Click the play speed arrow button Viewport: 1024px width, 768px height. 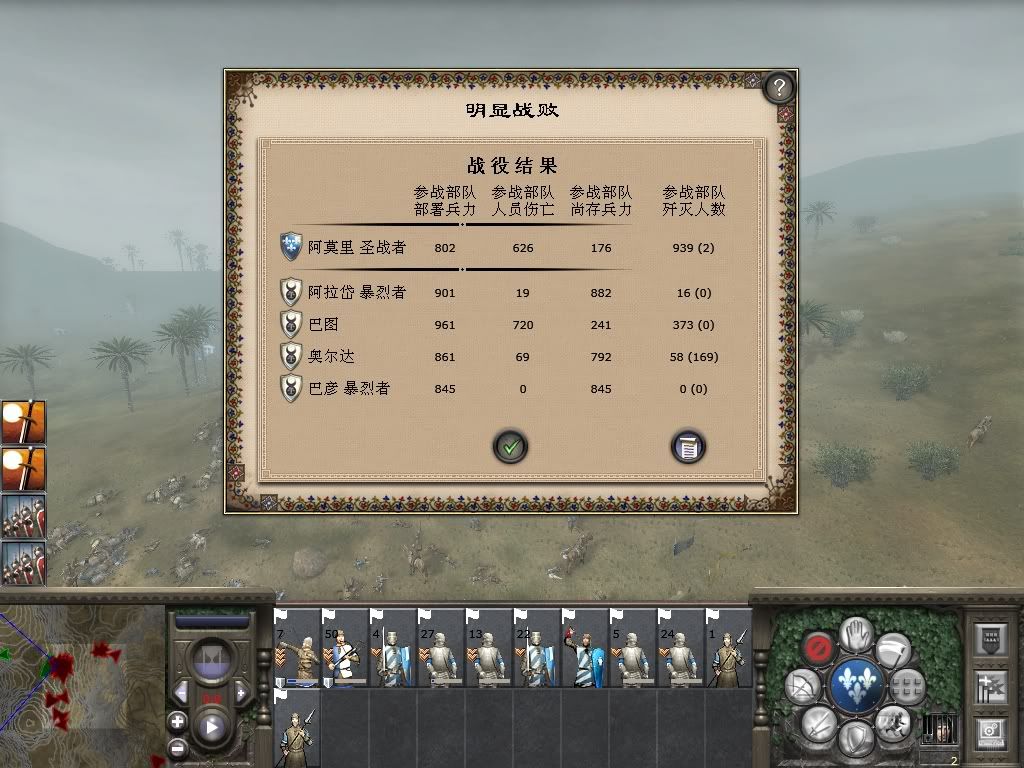coord(212,727)
